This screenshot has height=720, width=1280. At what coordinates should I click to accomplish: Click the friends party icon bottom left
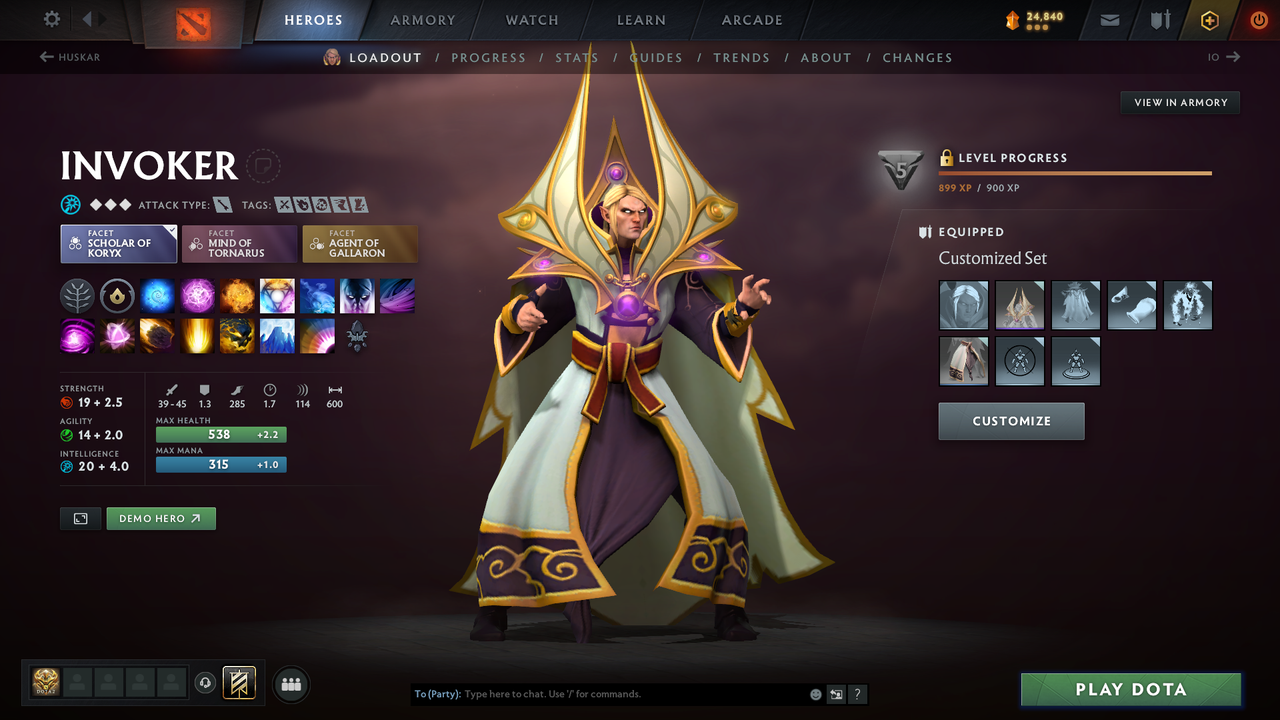click(290, 683)
